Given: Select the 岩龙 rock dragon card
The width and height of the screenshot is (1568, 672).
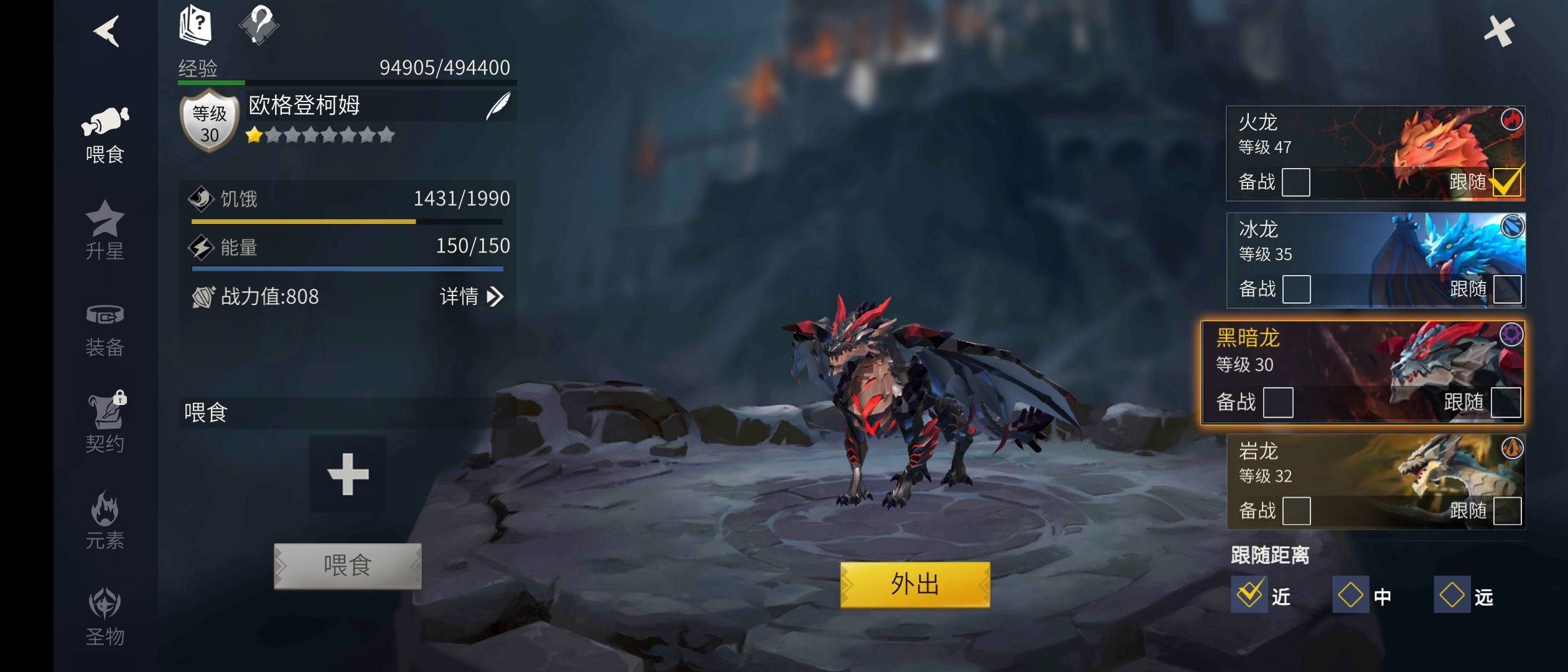Looking at the screenshot, I should (1338, 467).
